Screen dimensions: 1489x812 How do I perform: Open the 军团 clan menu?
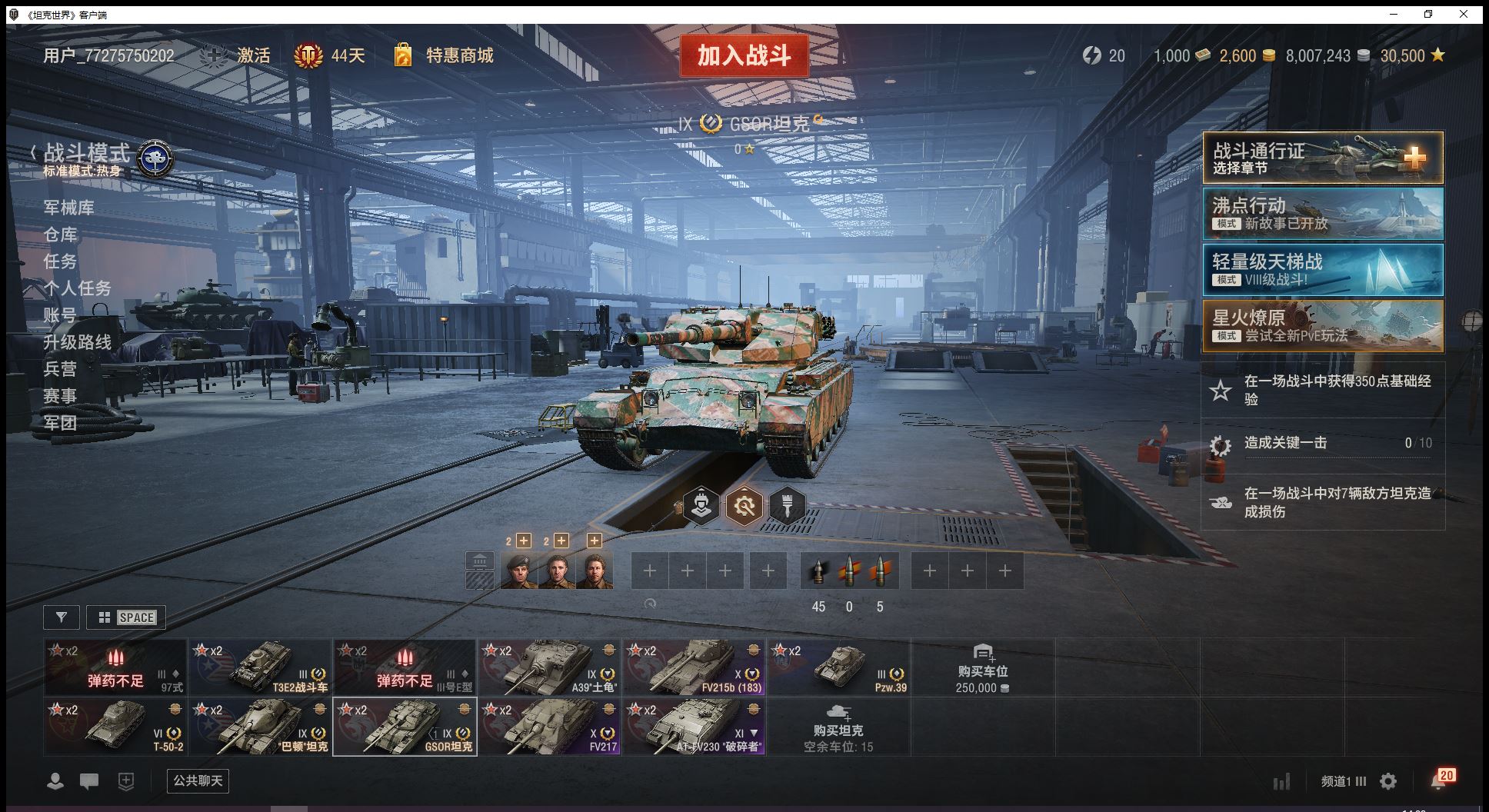point(60,423)
